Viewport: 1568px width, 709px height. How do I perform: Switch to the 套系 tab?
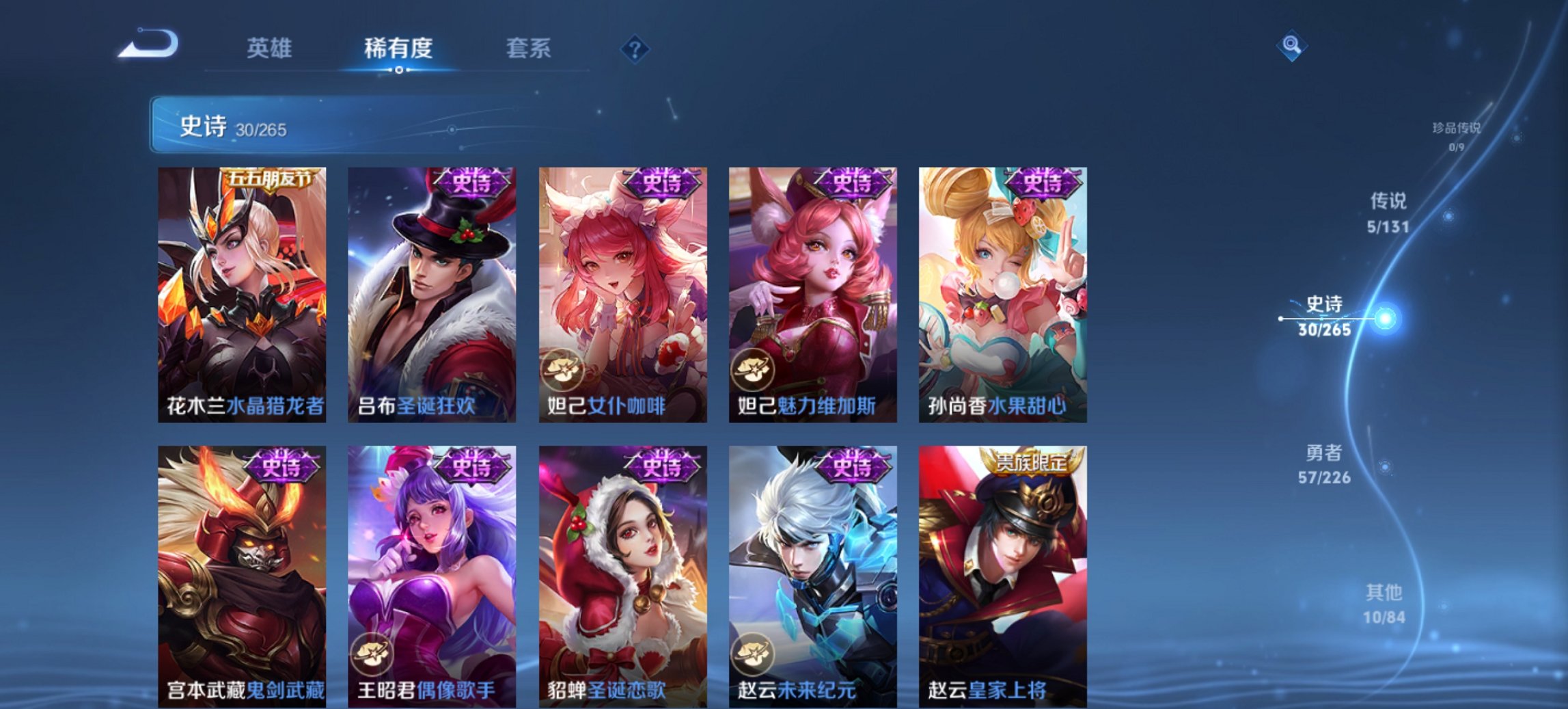coord(528,48)
